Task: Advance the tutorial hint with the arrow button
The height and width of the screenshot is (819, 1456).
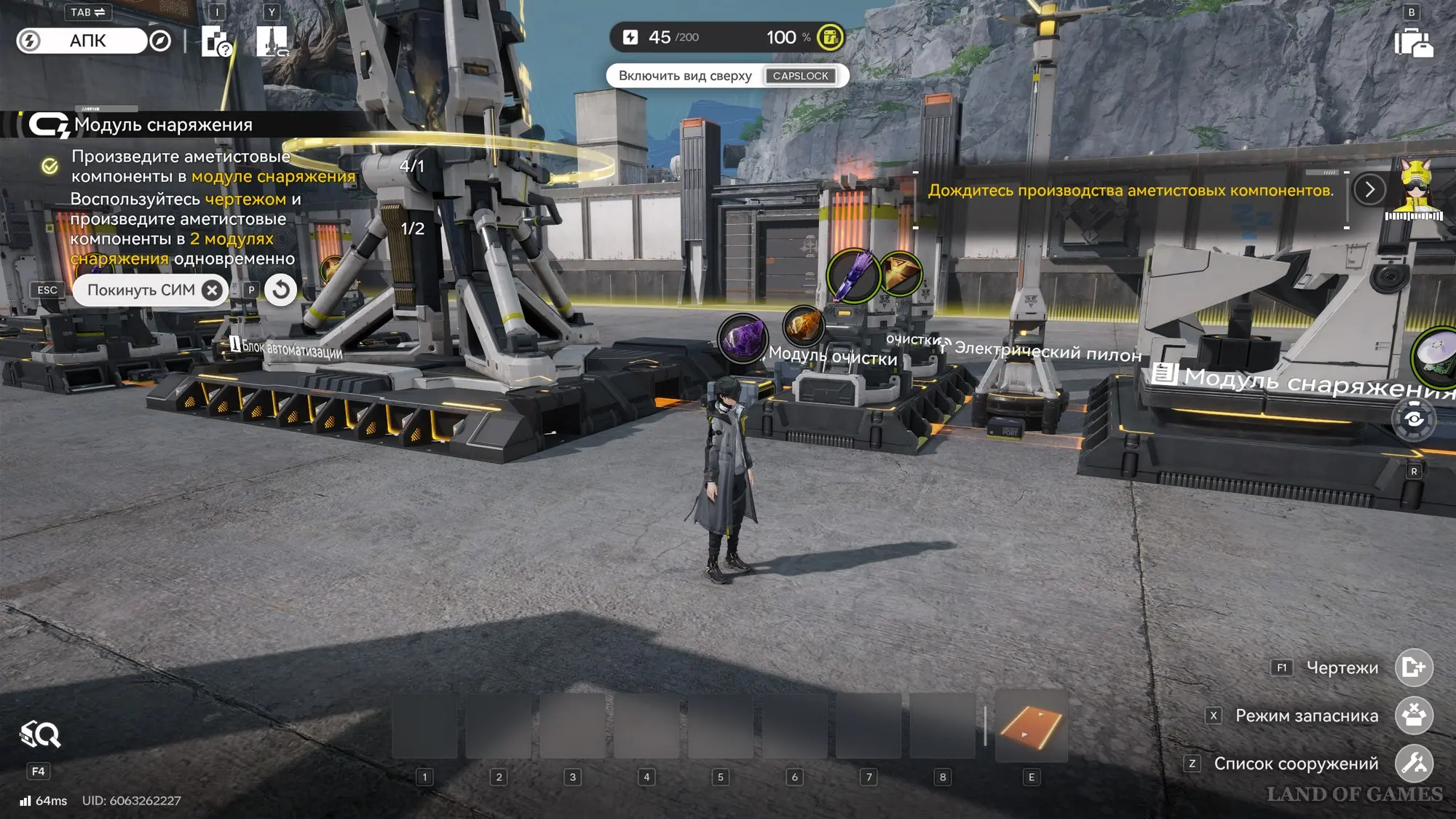Action: tap(1369, 190)
